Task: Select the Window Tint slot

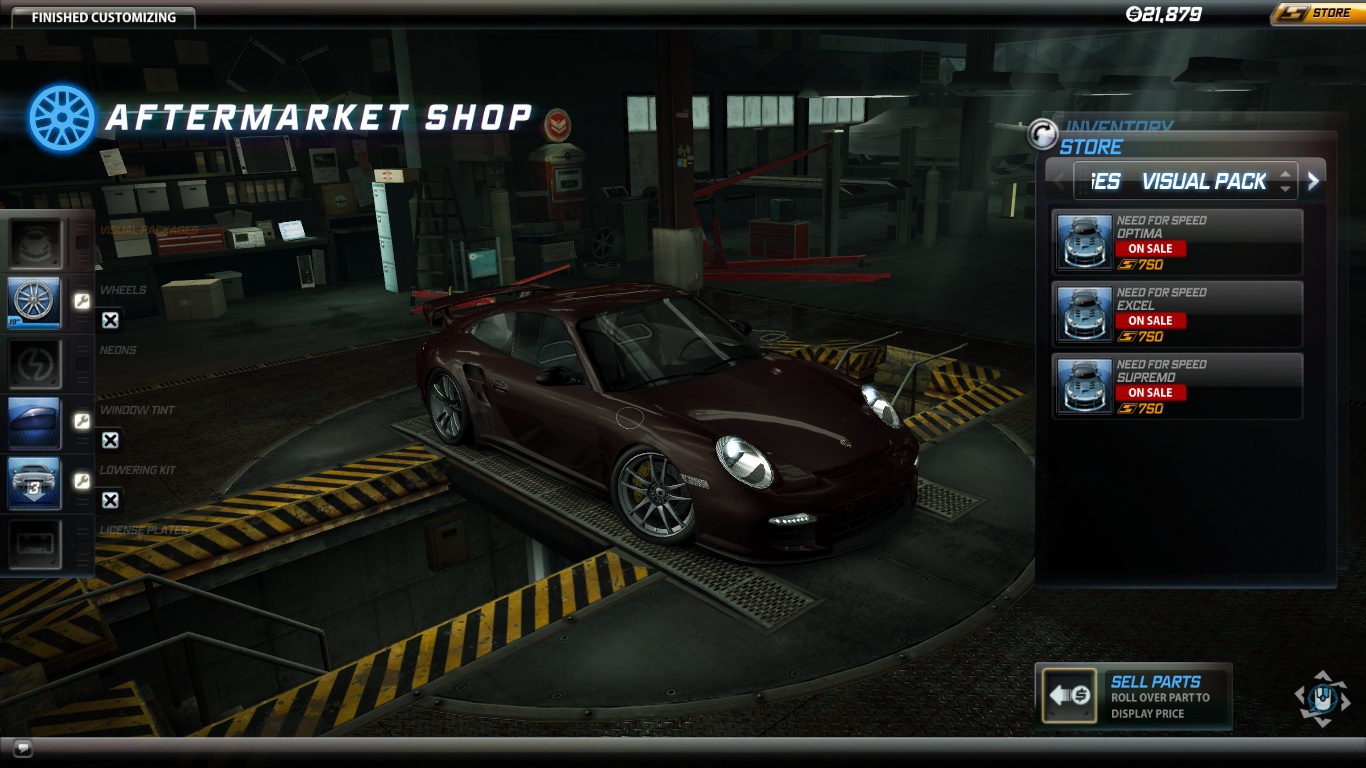Action: coord(36,423)
